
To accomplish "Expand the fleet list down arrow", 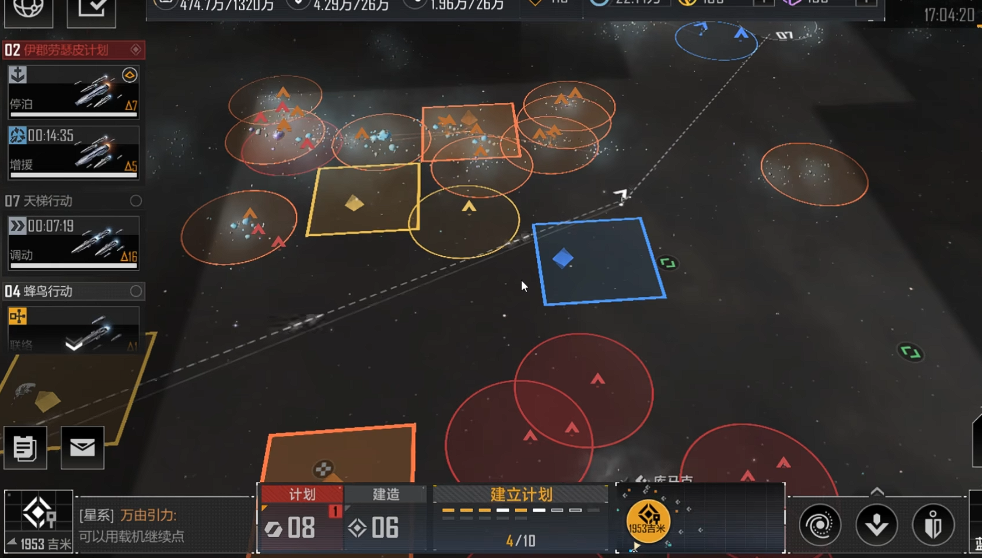I will point(74,345).
